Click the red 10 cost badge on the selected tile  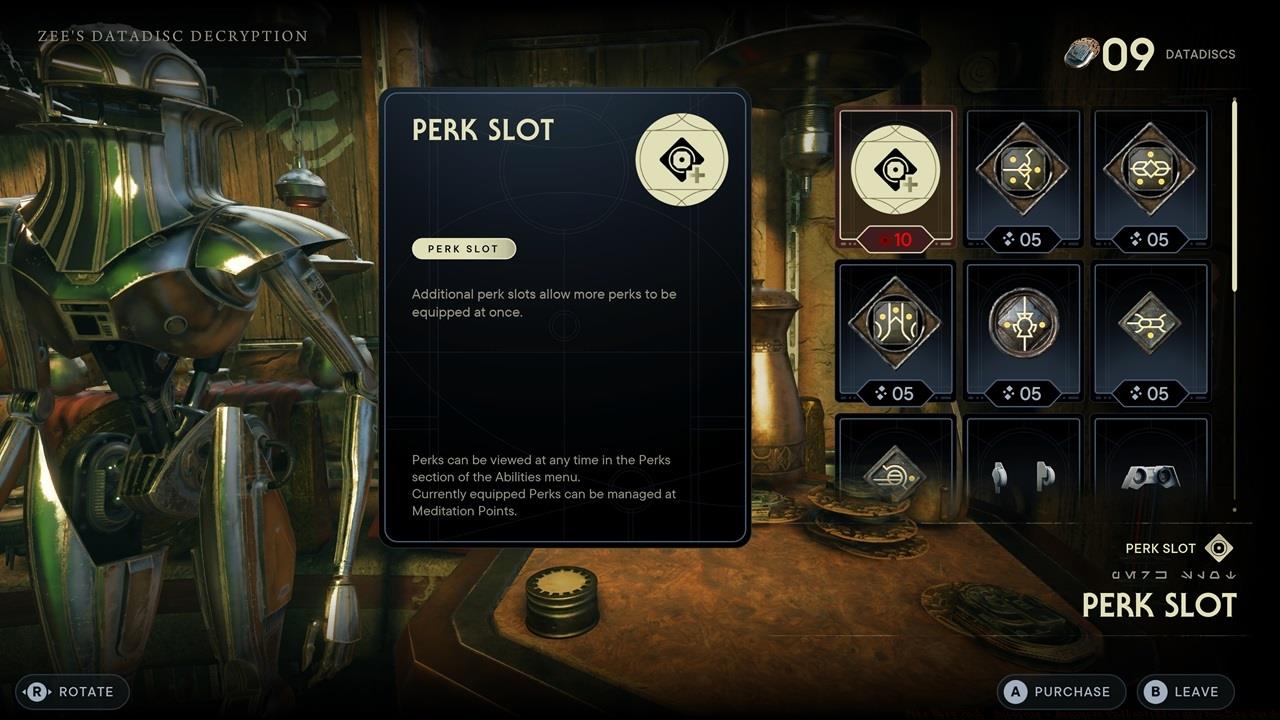point(895,240)
